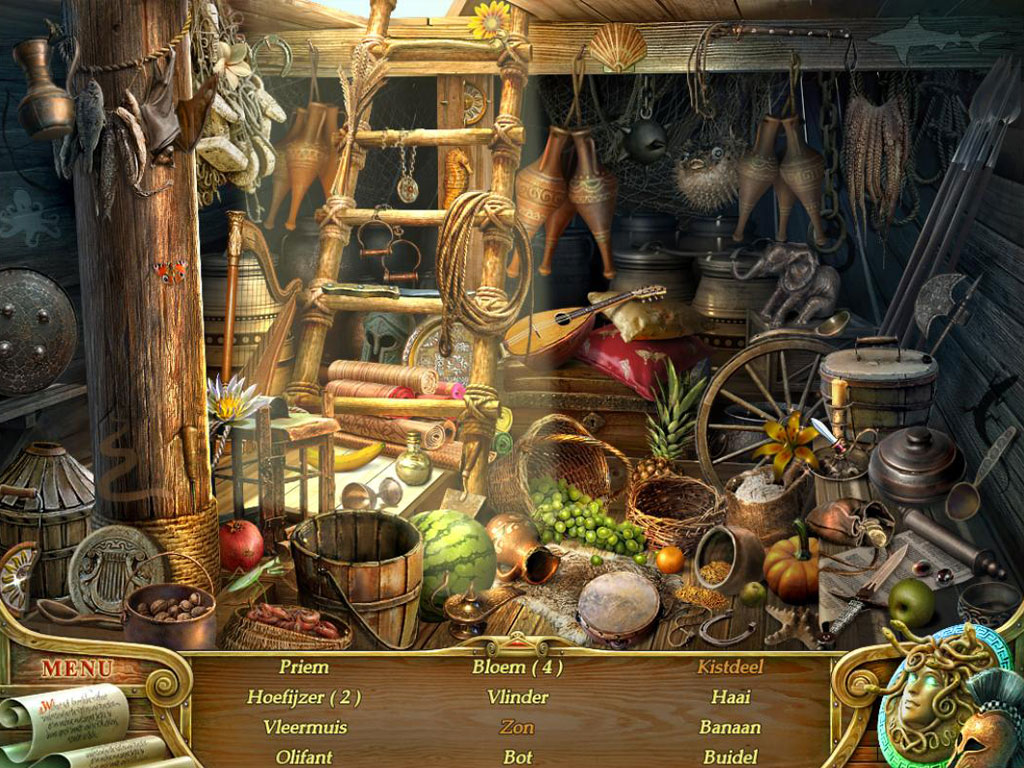
Task: Choose 'Vlinder' from the word list
Action: point(517,697)
